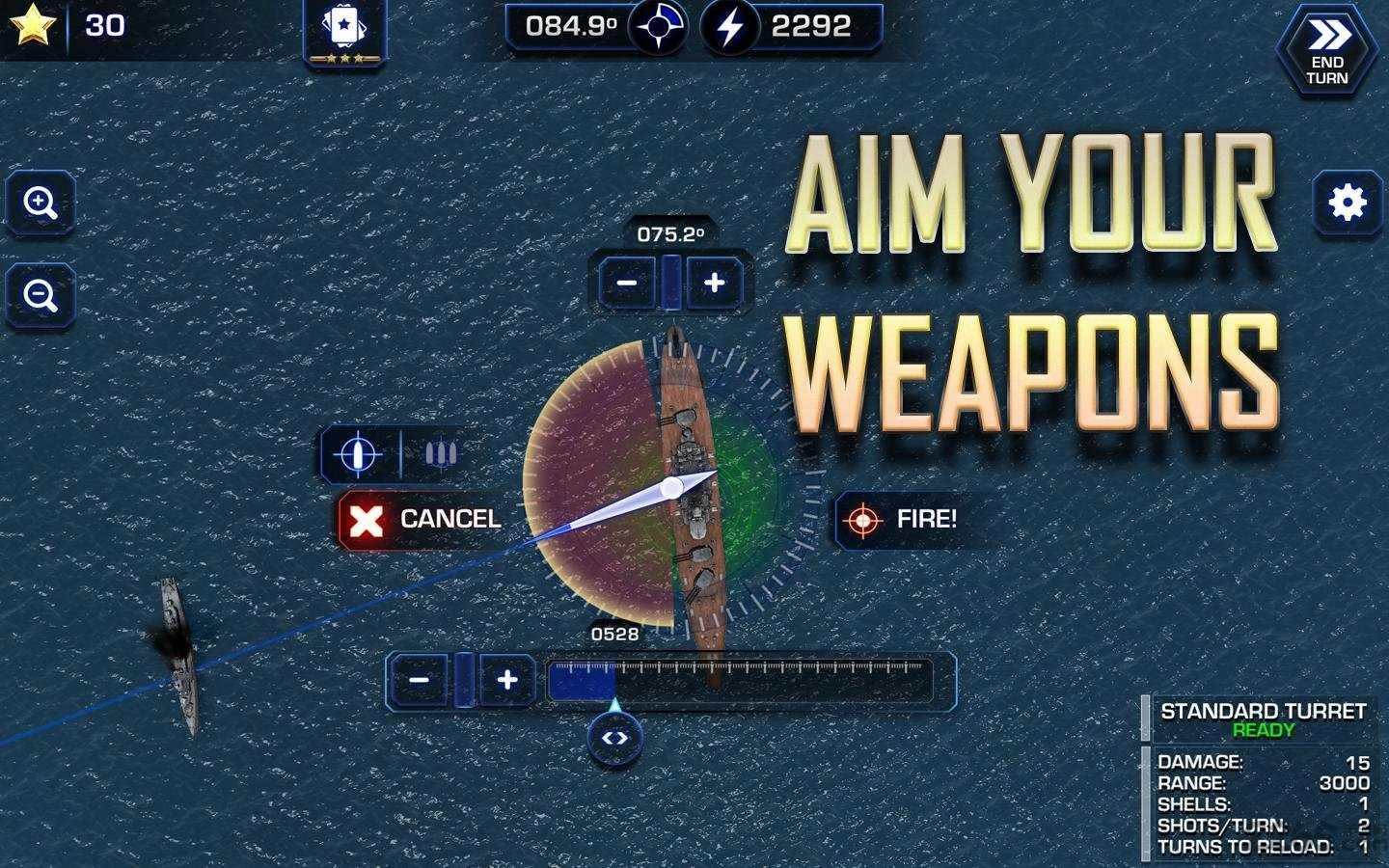This screenshot has height=868, width=1389.
Task: Decrease the firing range with minus
Action: pos(419,680)
